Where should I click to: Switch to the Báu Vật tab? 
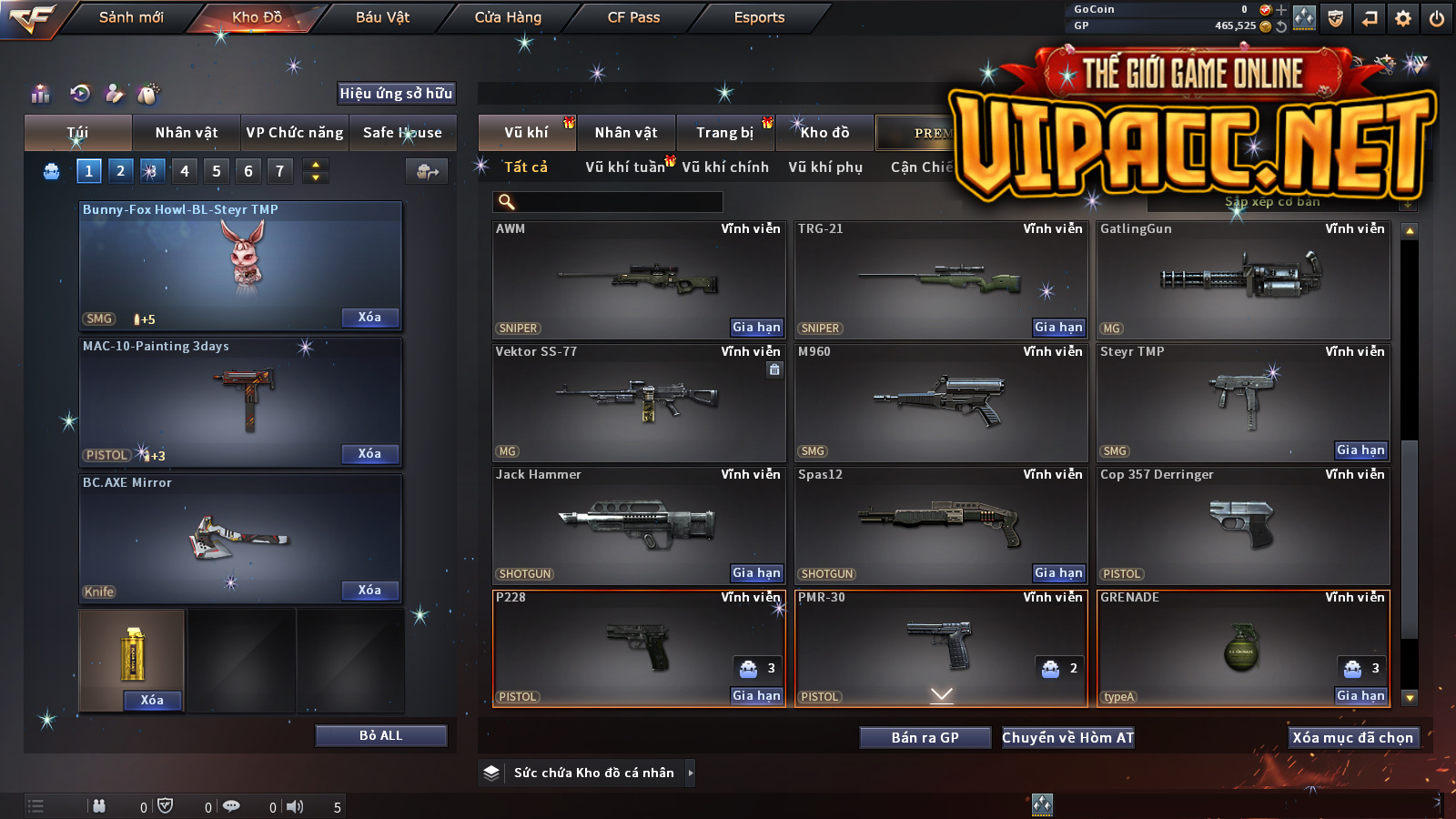click(382, 17)
